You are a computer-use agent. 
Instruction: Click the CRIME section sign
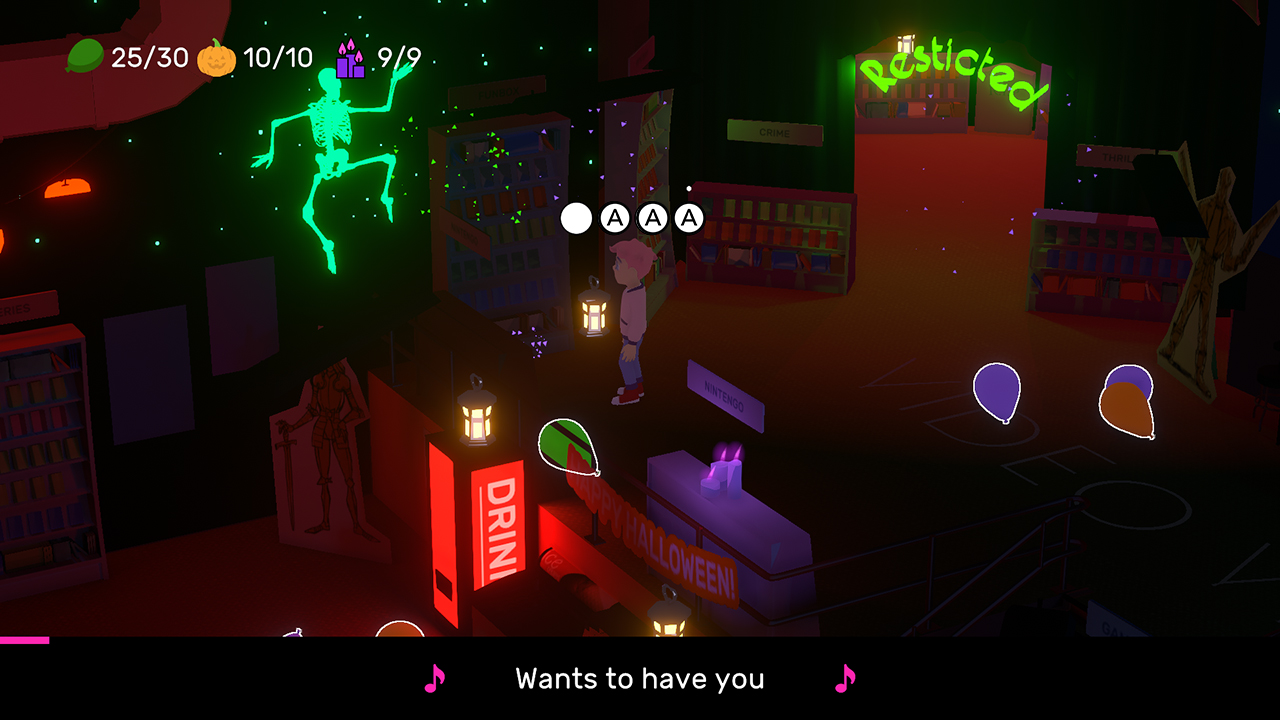coord(775,133)
